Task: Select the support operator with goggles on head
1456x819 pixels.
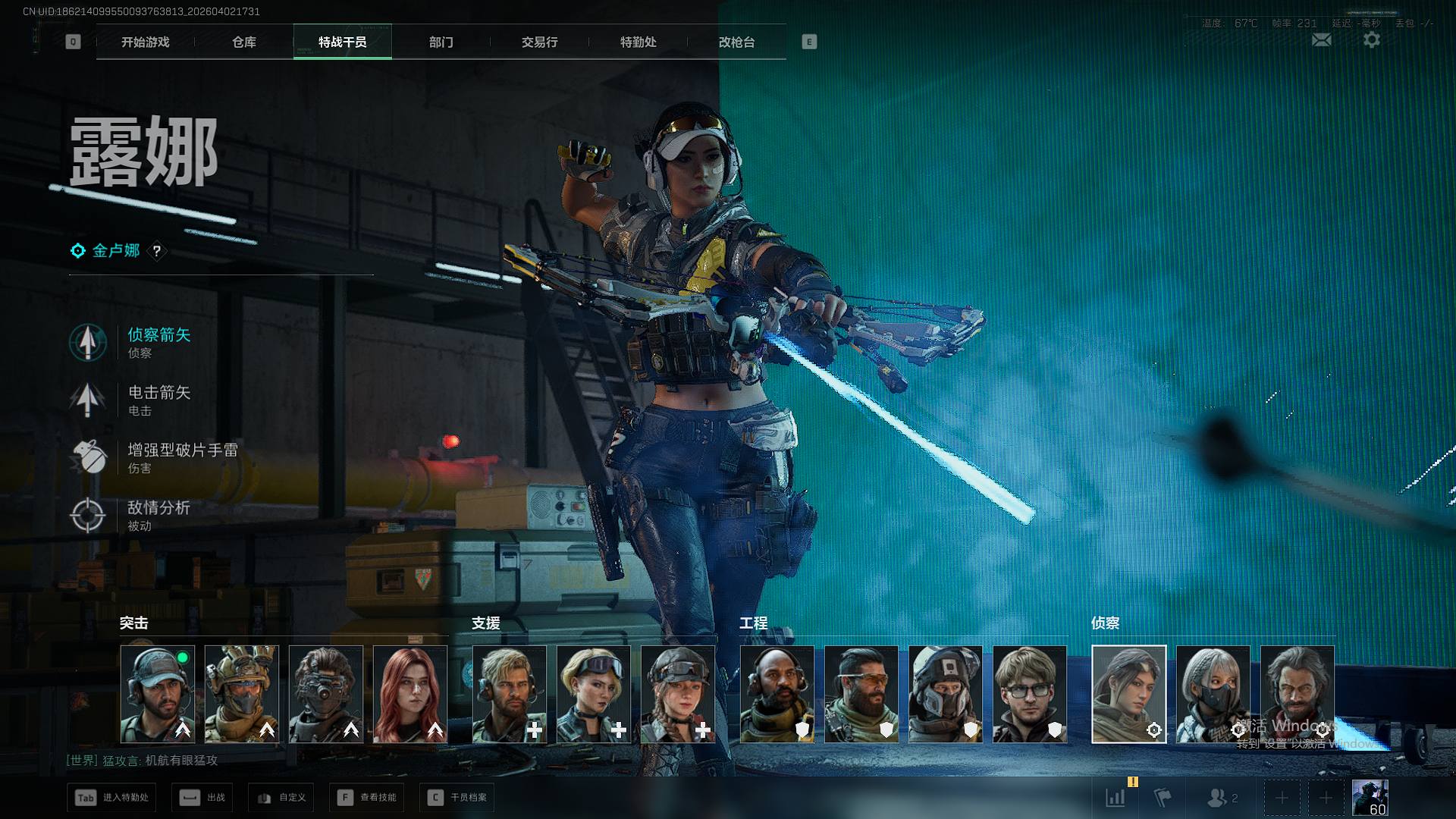Action: [x=594, y=694]
